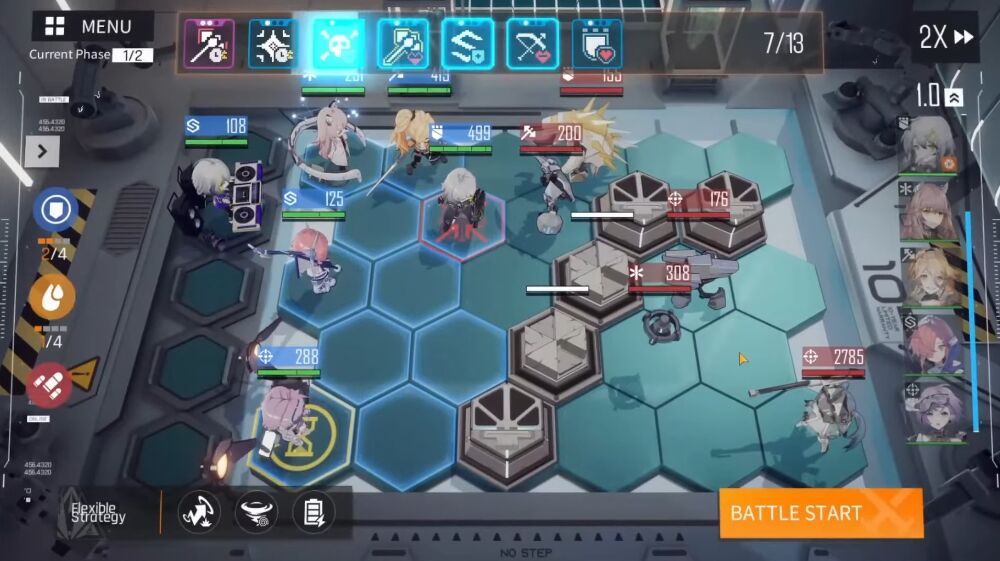Select the shield with heart buff icon
This screenshot has height=561, width=1000.
(596, 44)
